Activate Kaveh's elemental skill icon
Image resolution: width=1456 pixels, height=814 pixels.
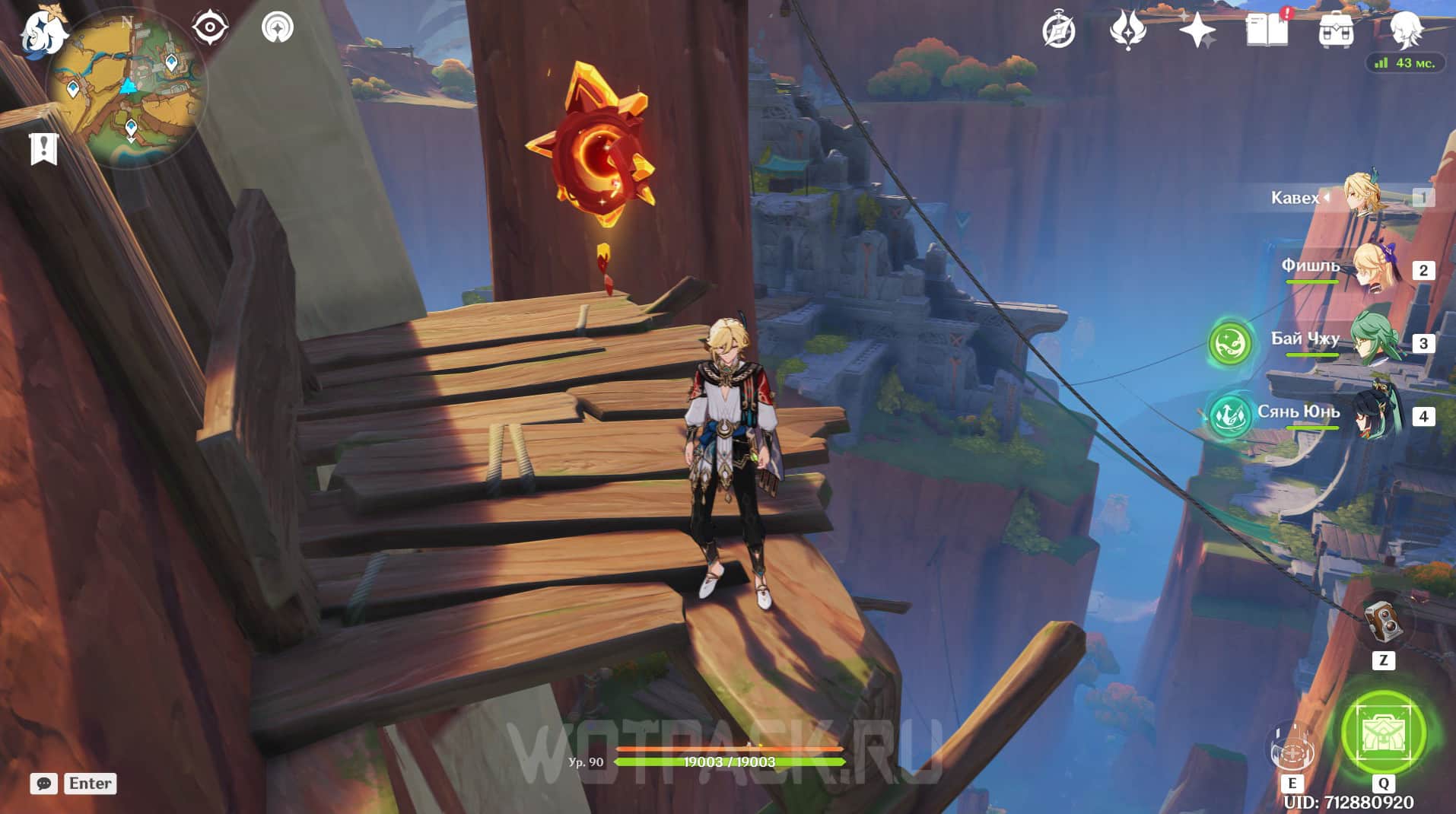pos(1292,746)
